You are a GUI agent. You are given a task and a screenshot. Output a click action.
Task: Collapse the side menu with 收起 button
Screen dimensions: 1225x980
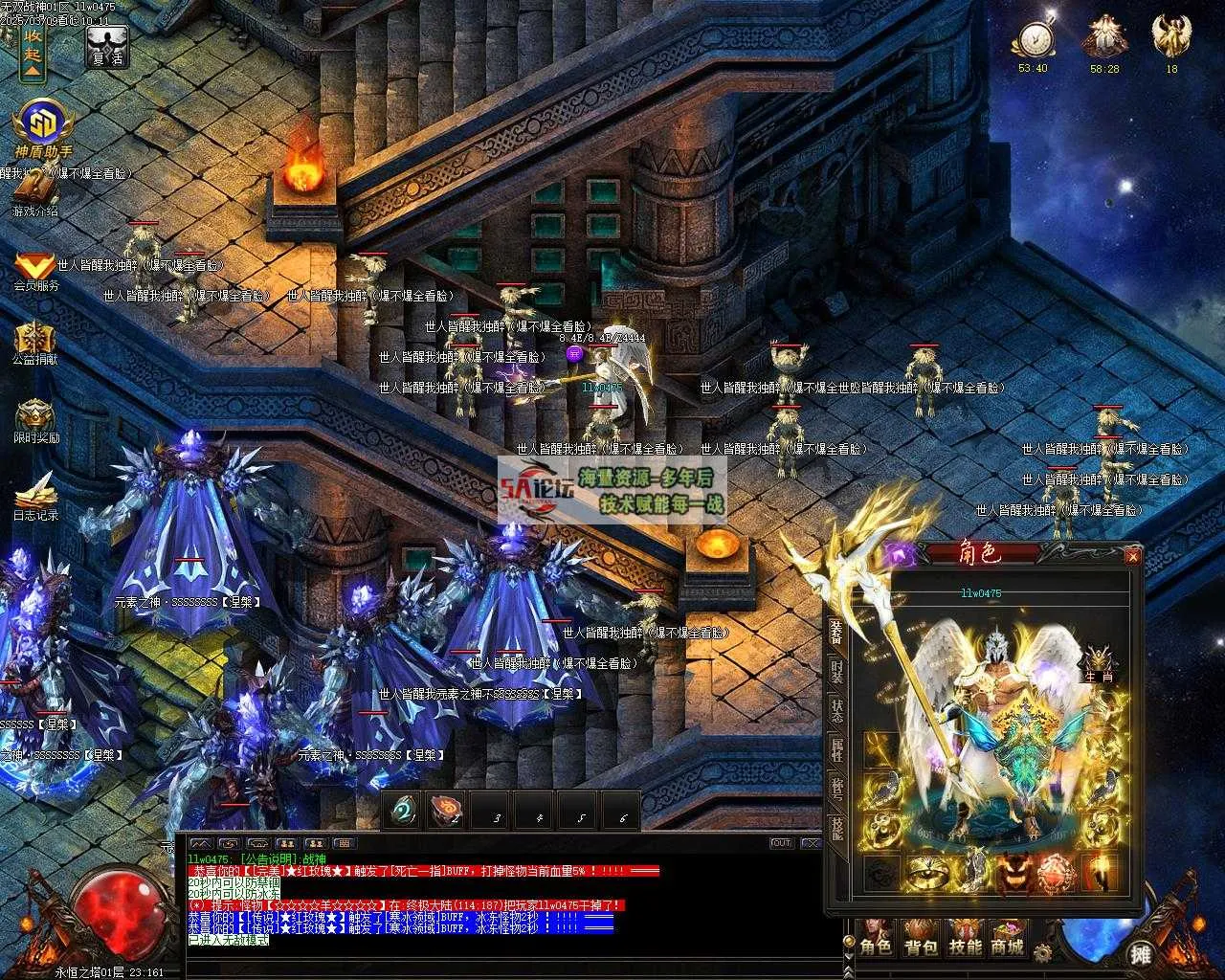[33, 50]
